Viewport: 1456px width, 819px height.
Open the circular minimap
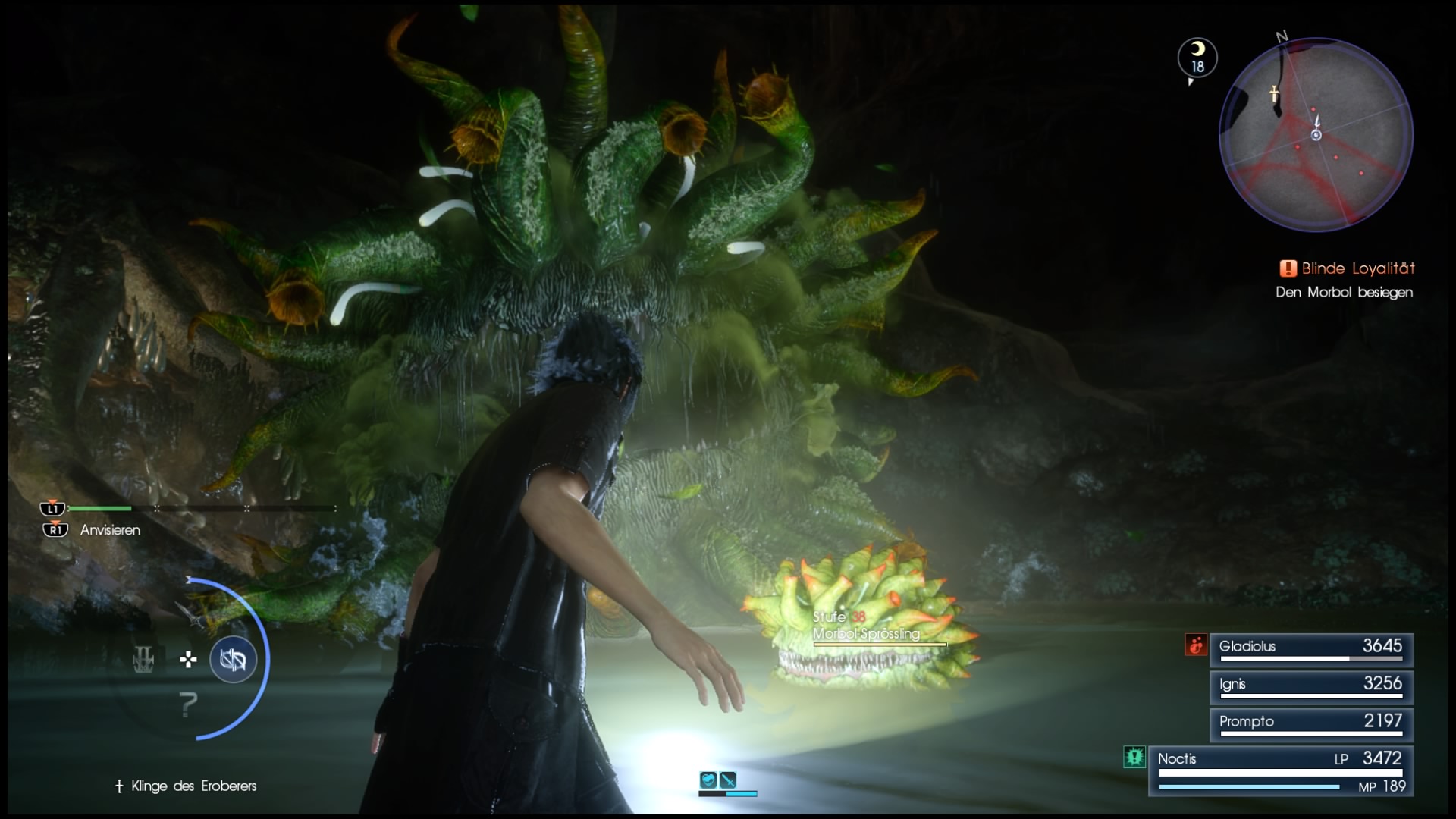1316,135
